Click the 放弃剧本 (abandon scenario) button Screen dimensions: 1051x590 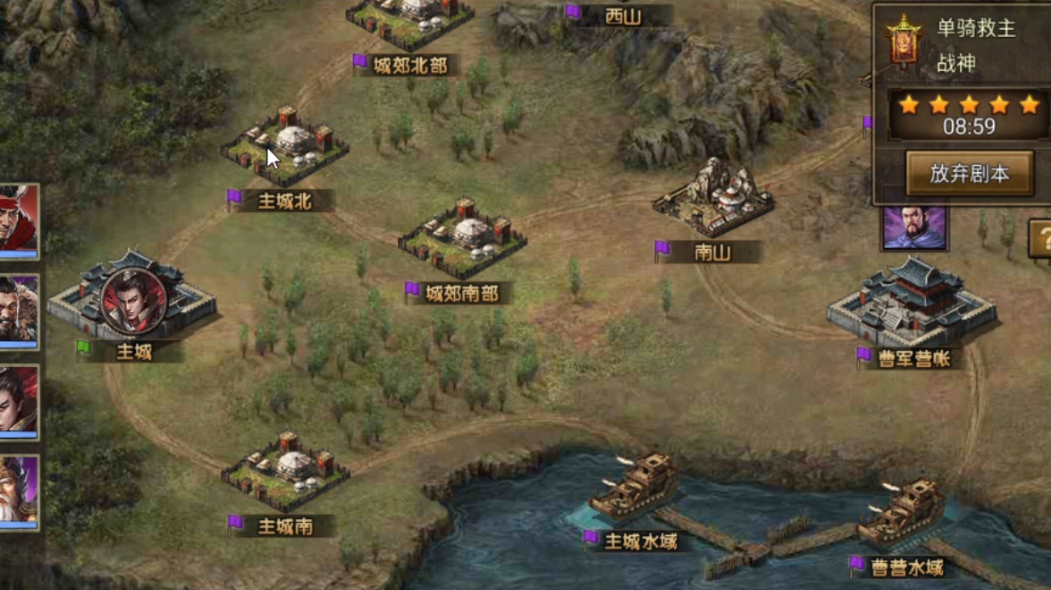[x=968, y=173]
